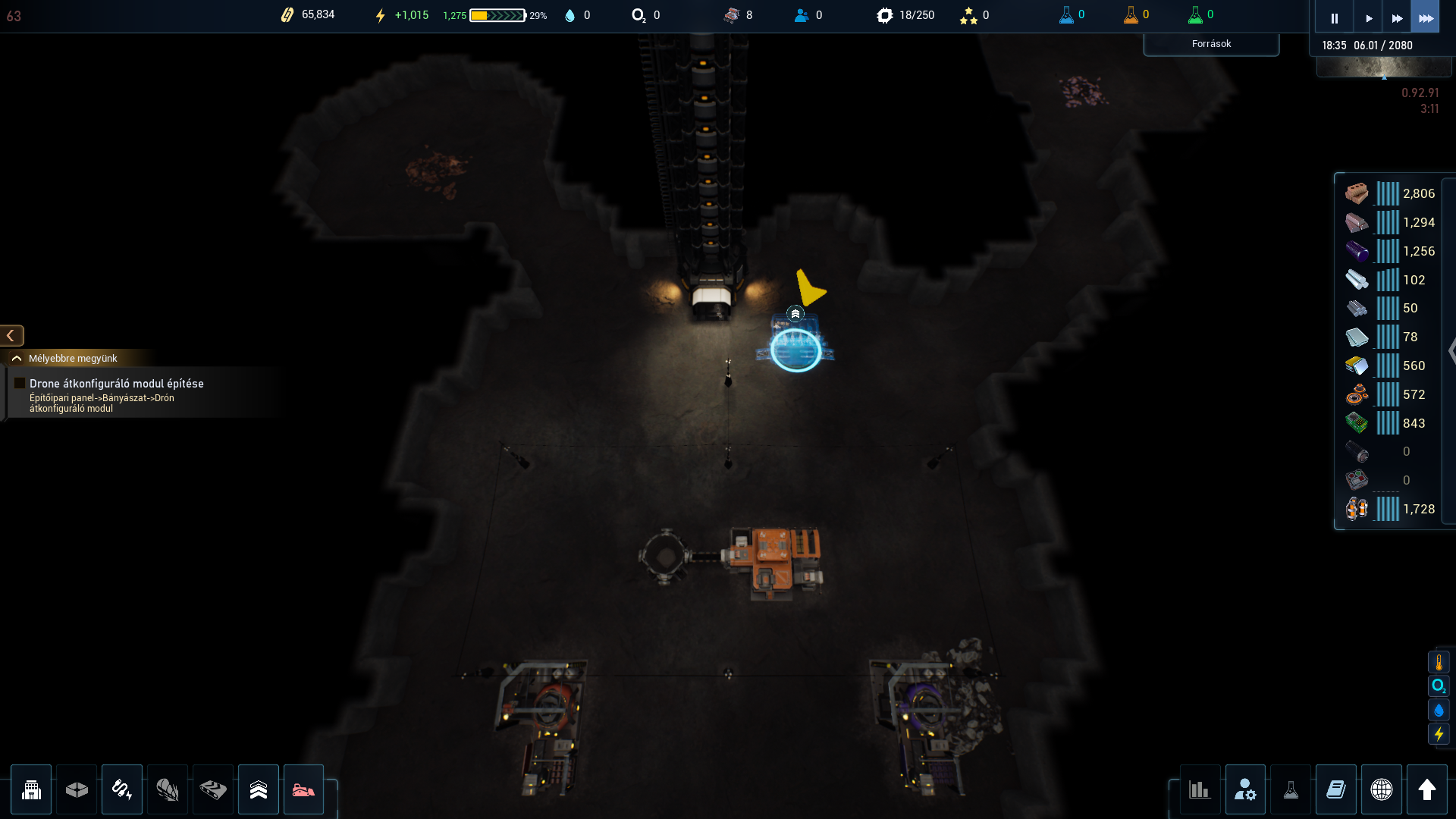Open the greenhouse dome build category

pyautogui.click(x=168, y=789)
